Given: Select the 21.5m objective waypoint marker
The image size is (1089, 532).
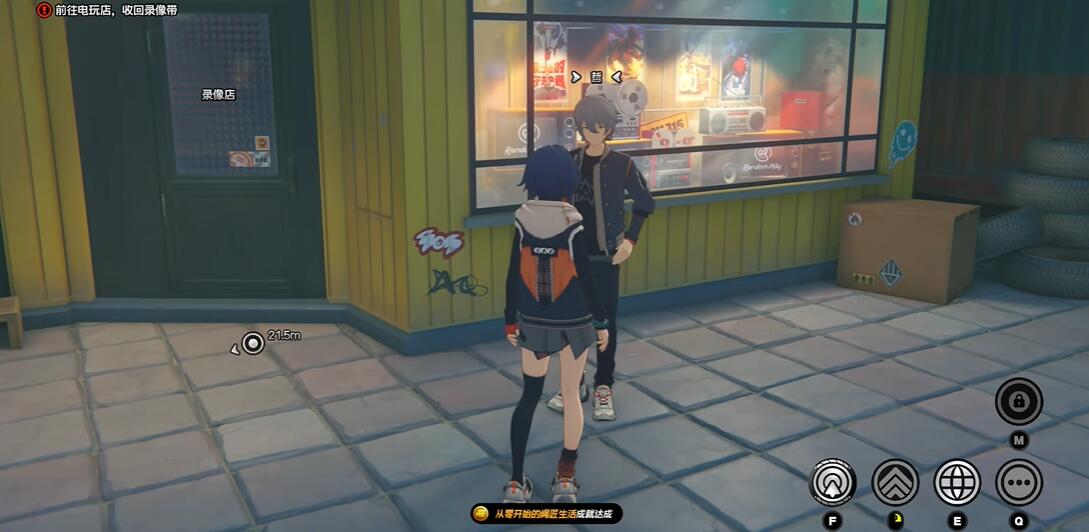Looking at the screenshot, I should coord(253,344).
